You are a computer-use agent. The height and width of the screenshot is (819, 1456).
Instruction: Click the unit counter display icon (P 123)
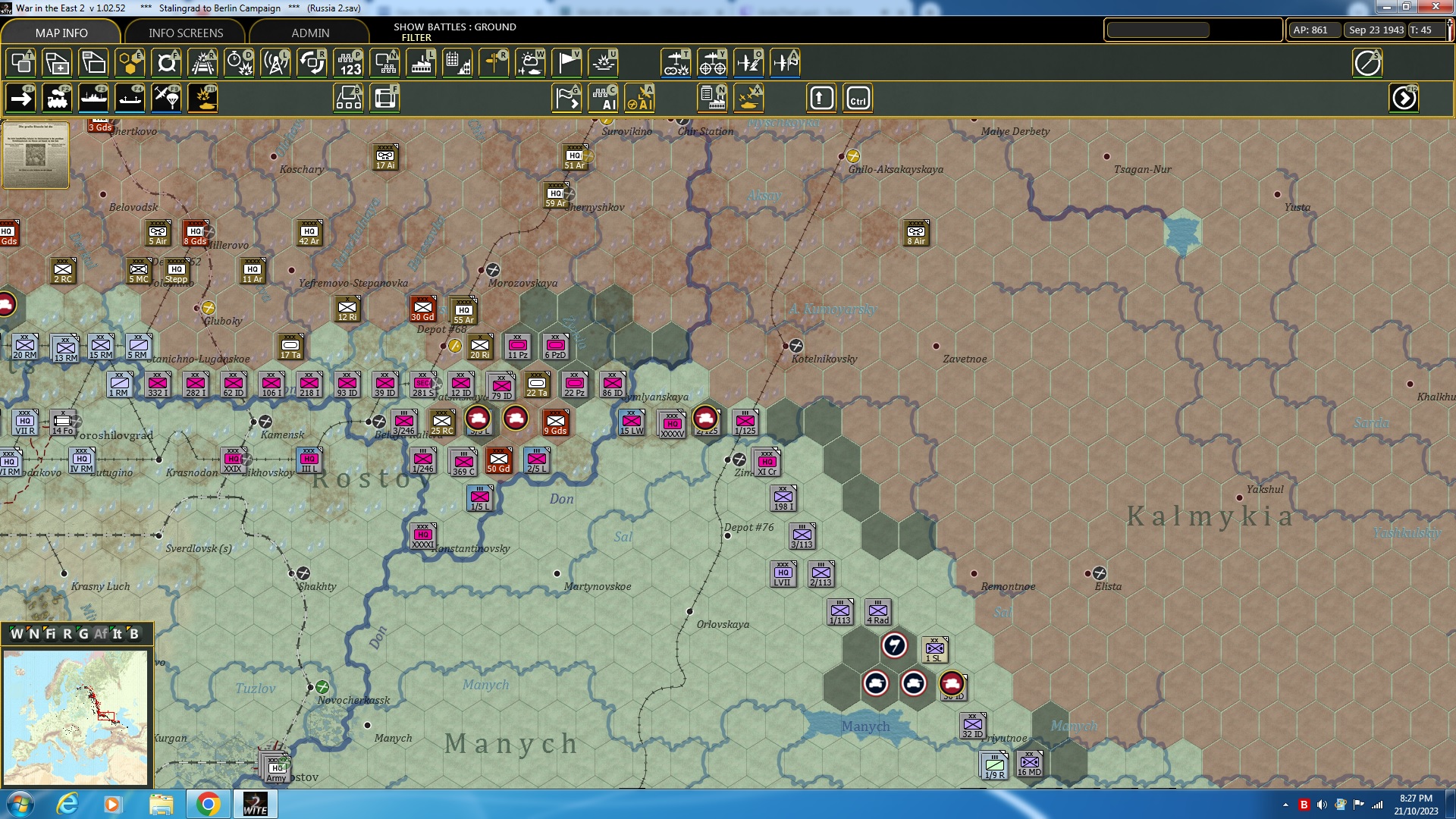tap(348, 63)
